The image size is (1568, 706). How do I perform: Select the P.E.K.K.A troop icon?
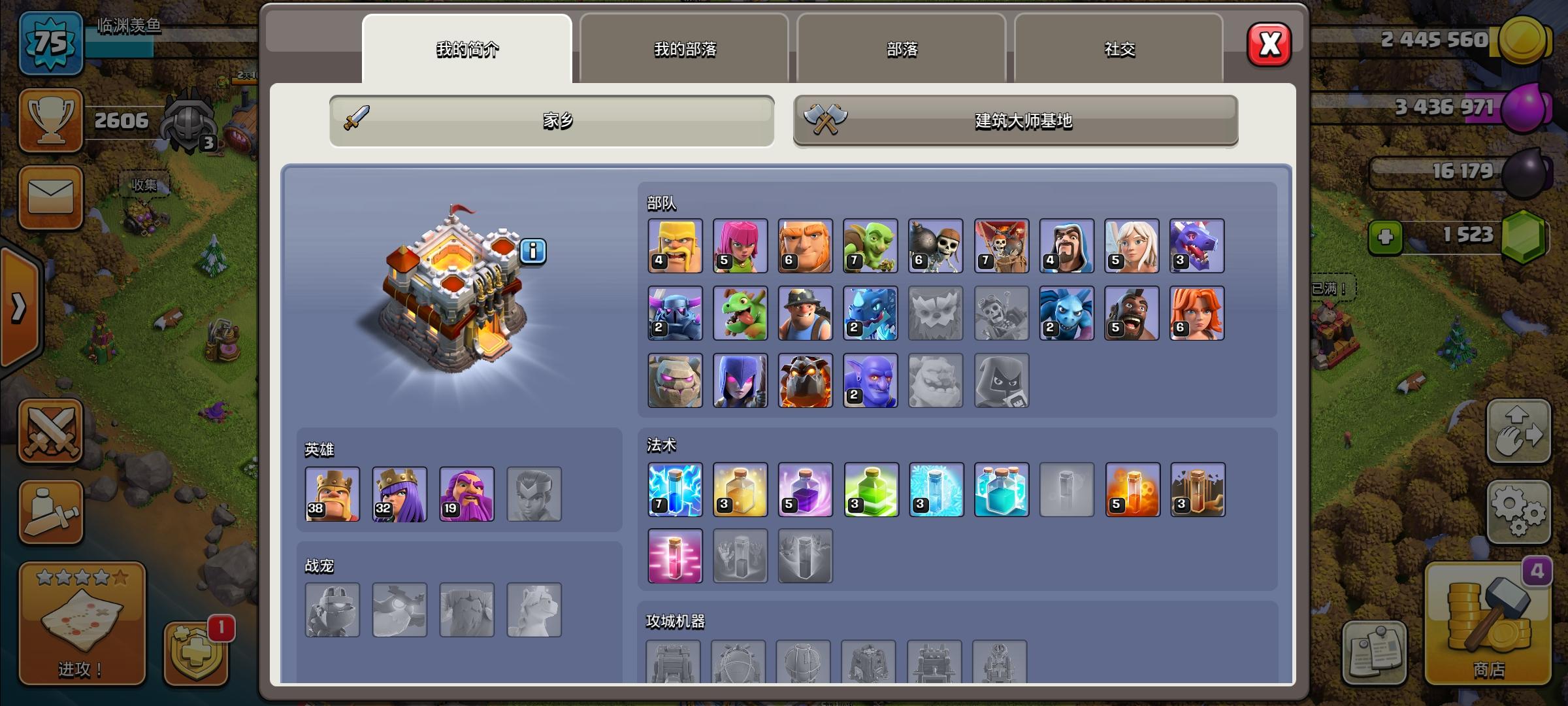pos(675,313)
